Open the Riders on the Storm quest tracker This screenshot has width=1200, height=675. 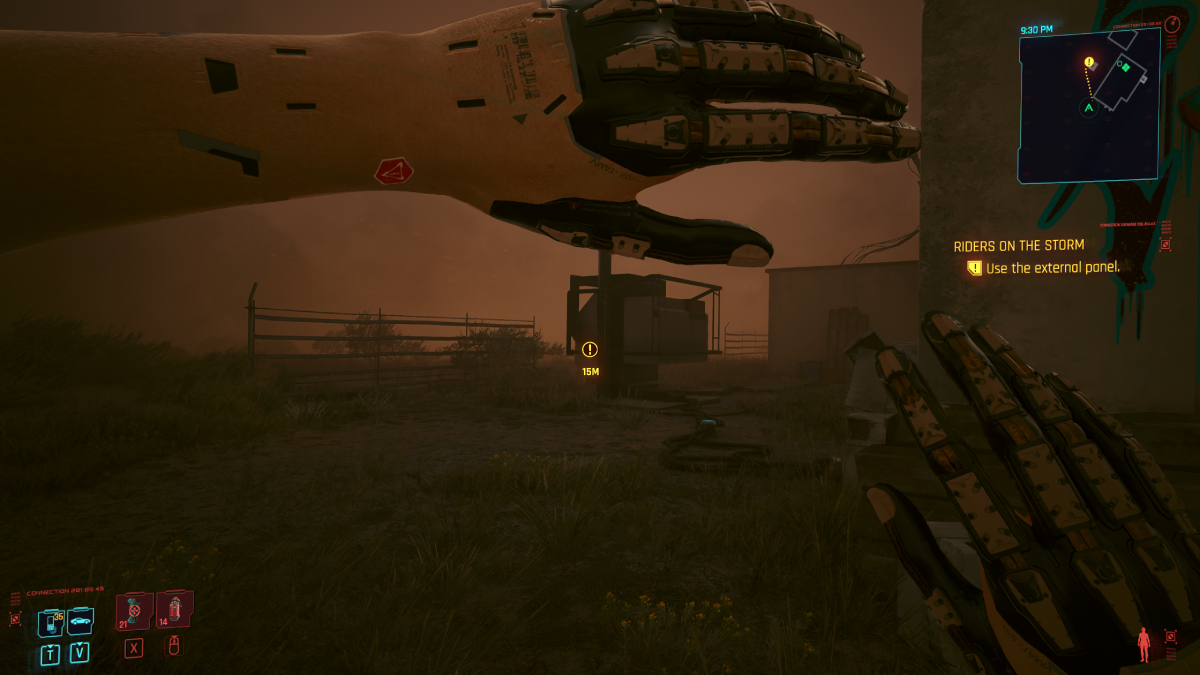pyautogui.click(x=1018, y=245)
